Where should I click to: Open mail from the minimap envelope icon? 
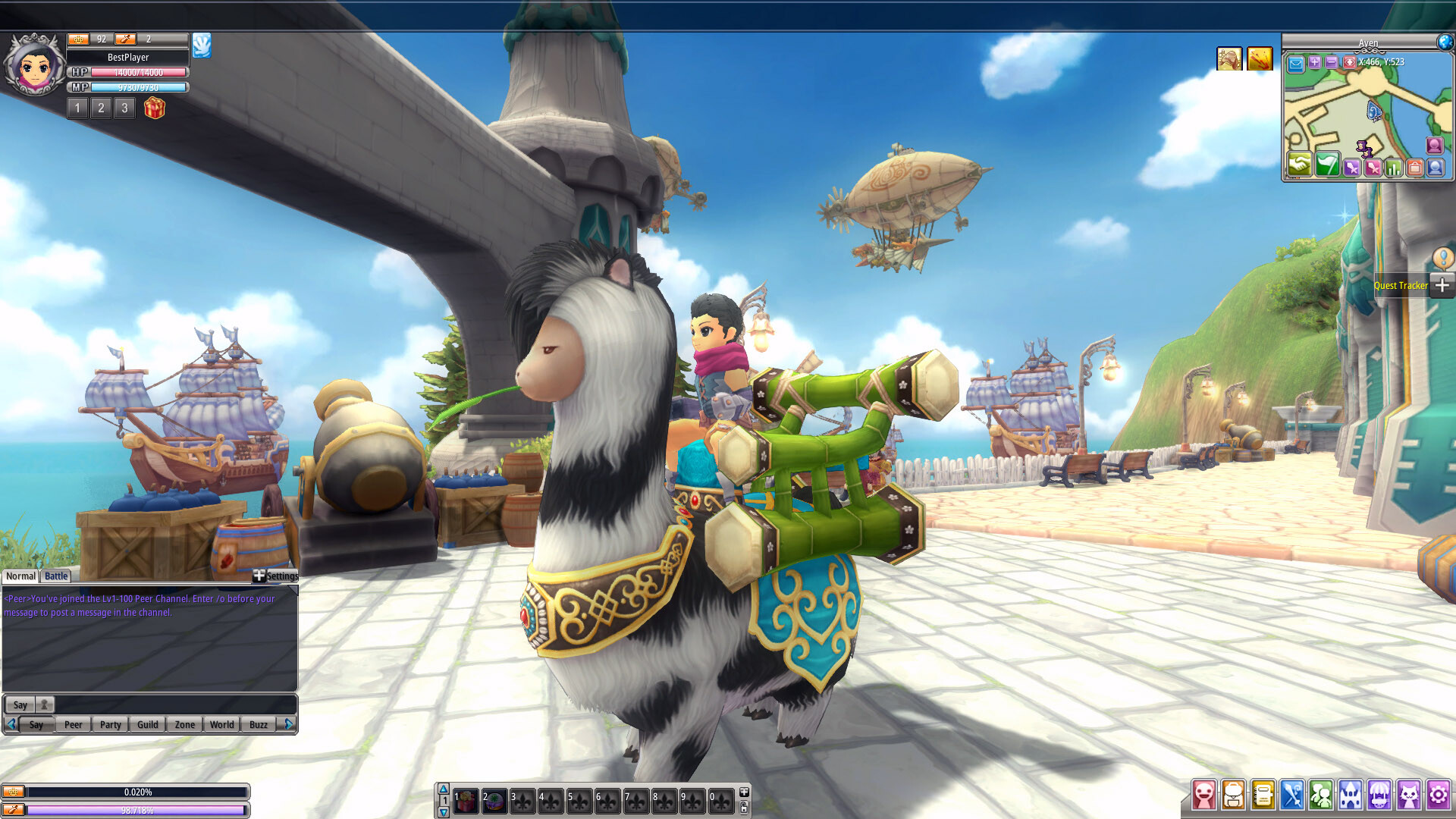[1296, 63]
